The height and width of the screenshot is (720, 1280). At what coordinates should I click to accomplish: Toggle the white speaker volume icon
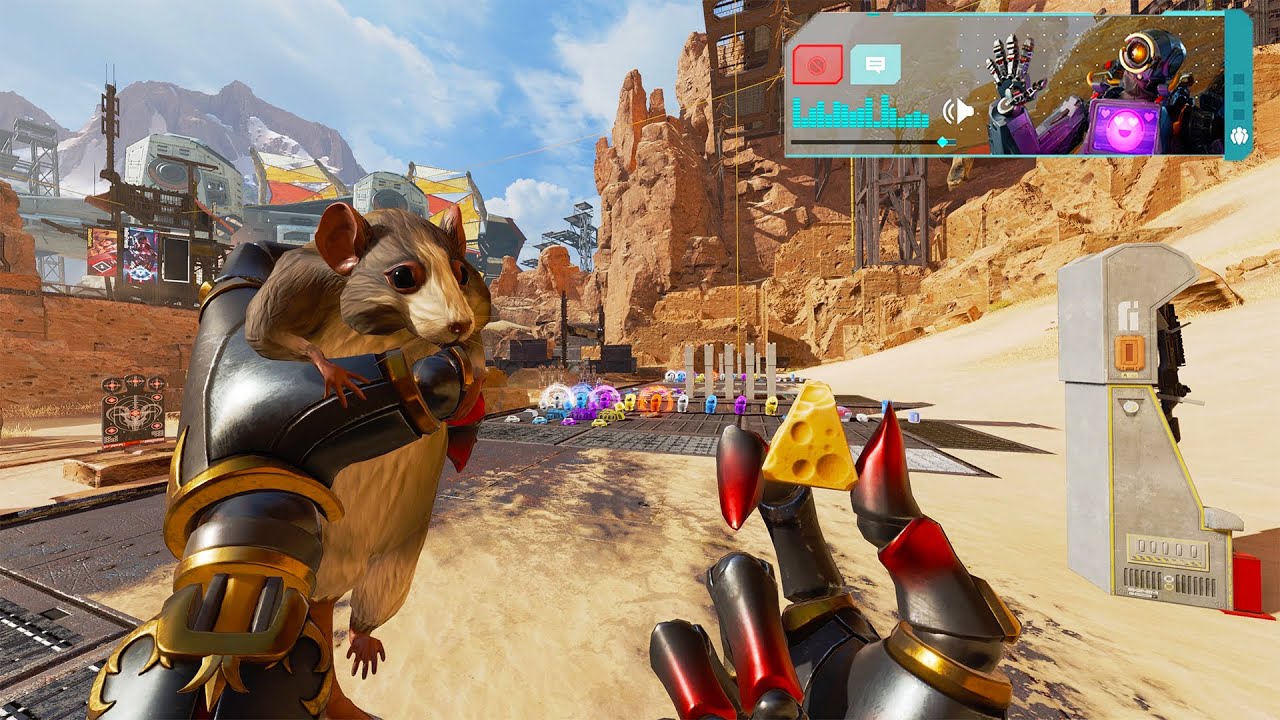tap(960, 110)
